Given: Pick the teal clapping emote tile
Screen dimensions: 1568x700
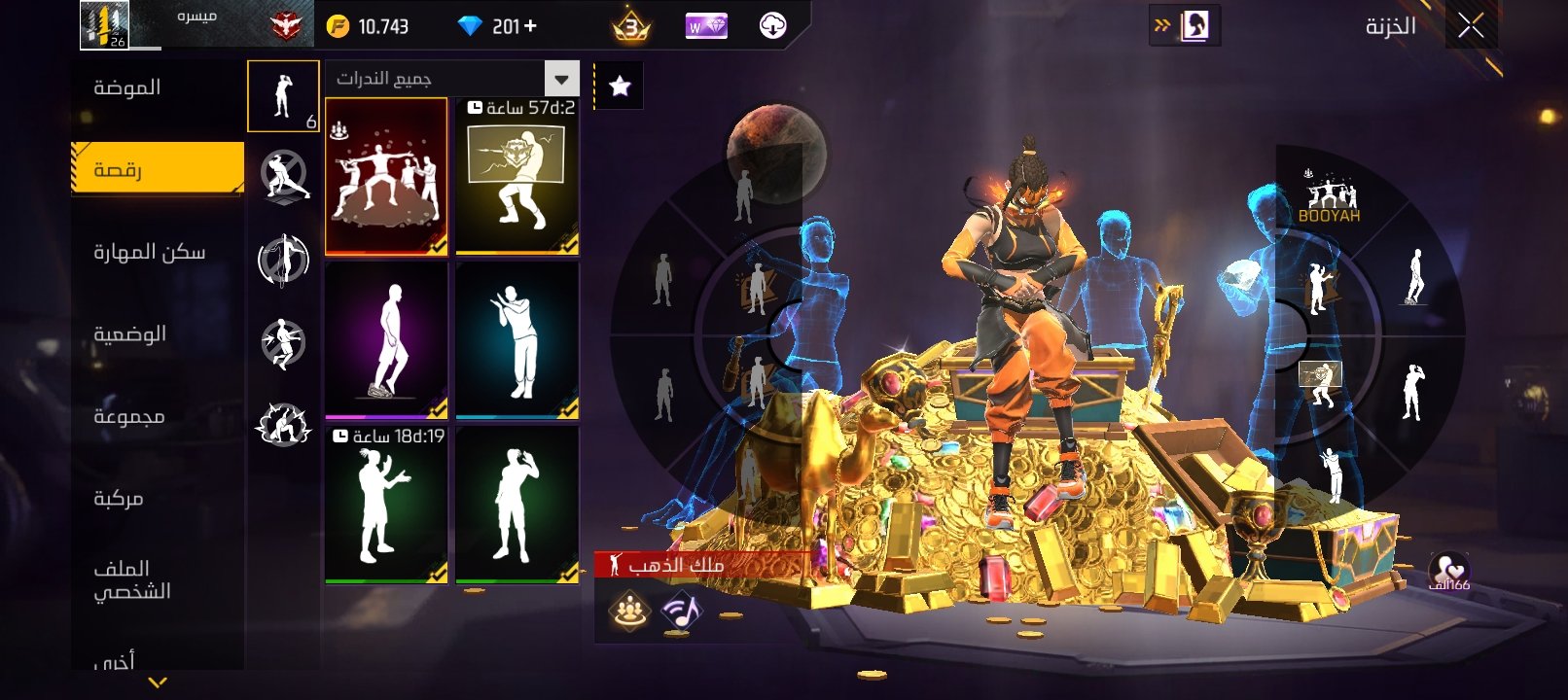Looking at the screenshot, I should (517, 340).
